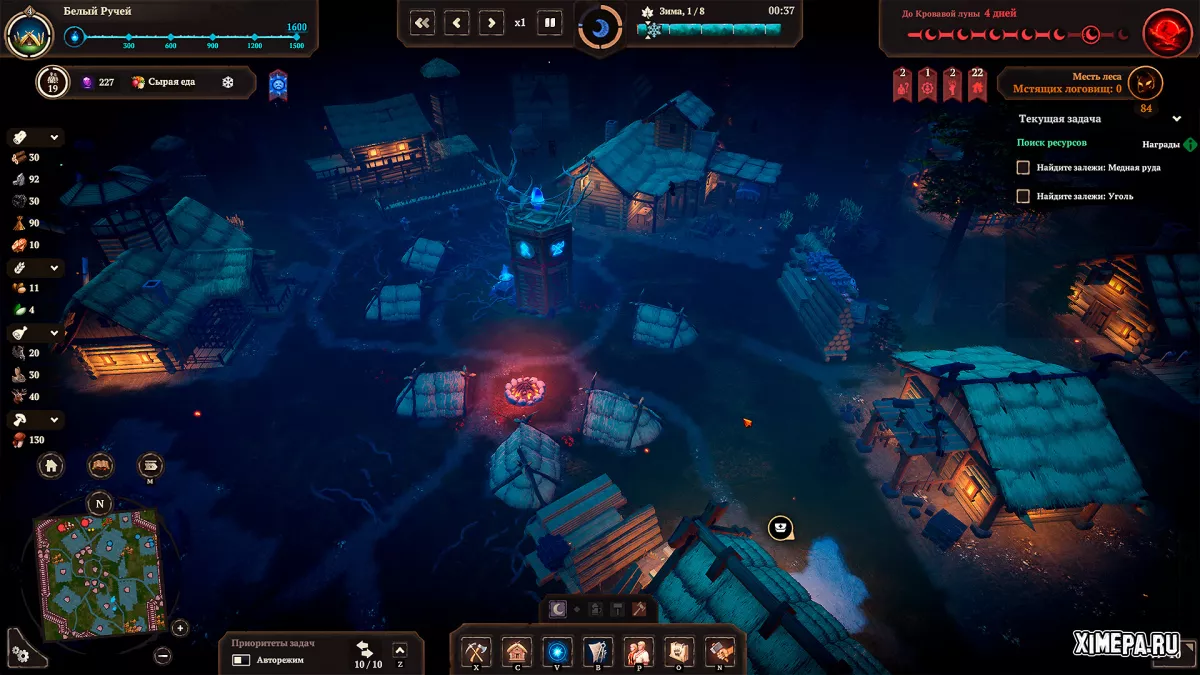1200x675 pixels.
Task: Open settings with the gears button
Action: (x=20, y=653)
